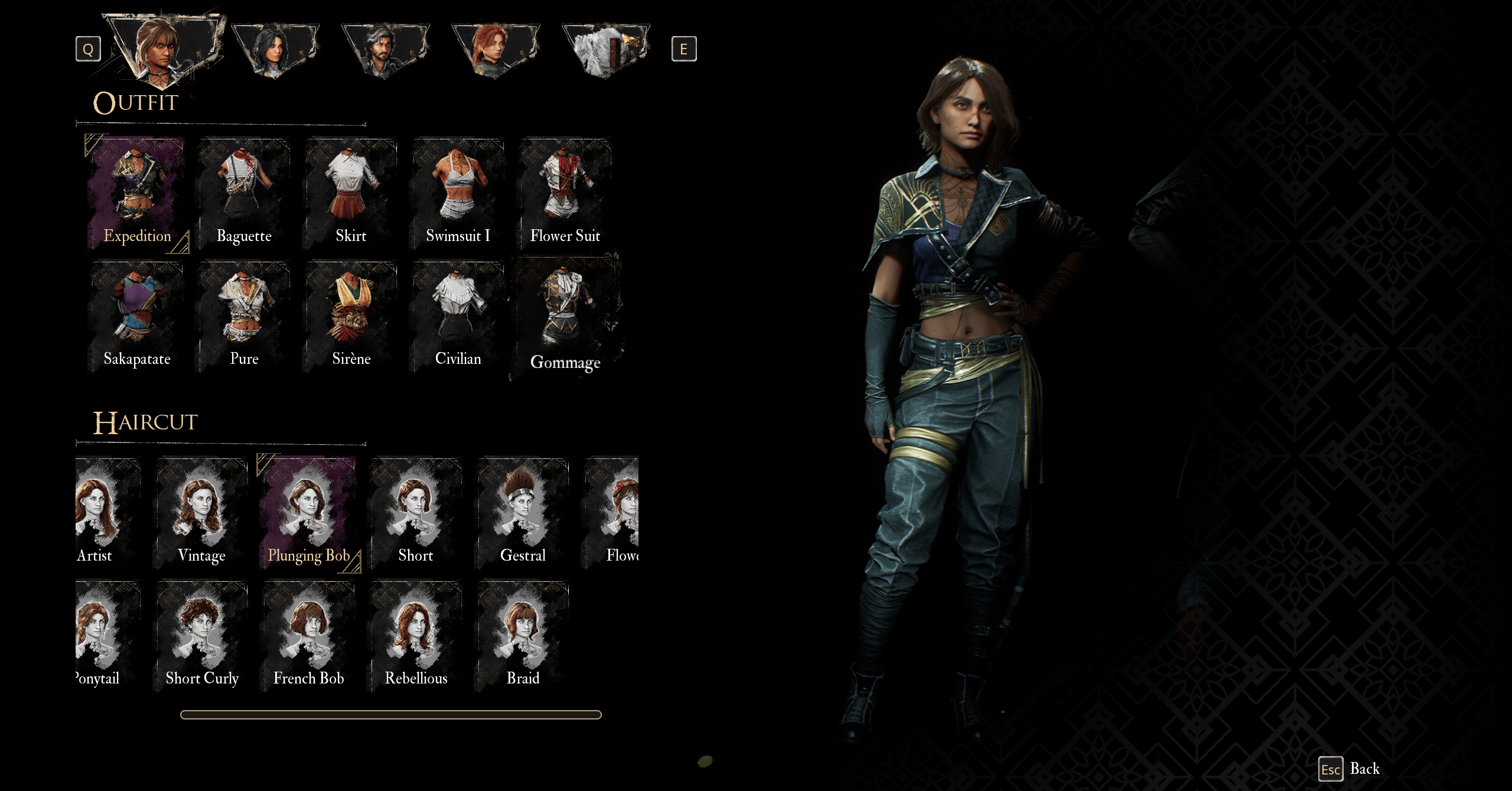Screen dimensions: 1512x791
Task: Choose the Short haircut
Action: 416,513
